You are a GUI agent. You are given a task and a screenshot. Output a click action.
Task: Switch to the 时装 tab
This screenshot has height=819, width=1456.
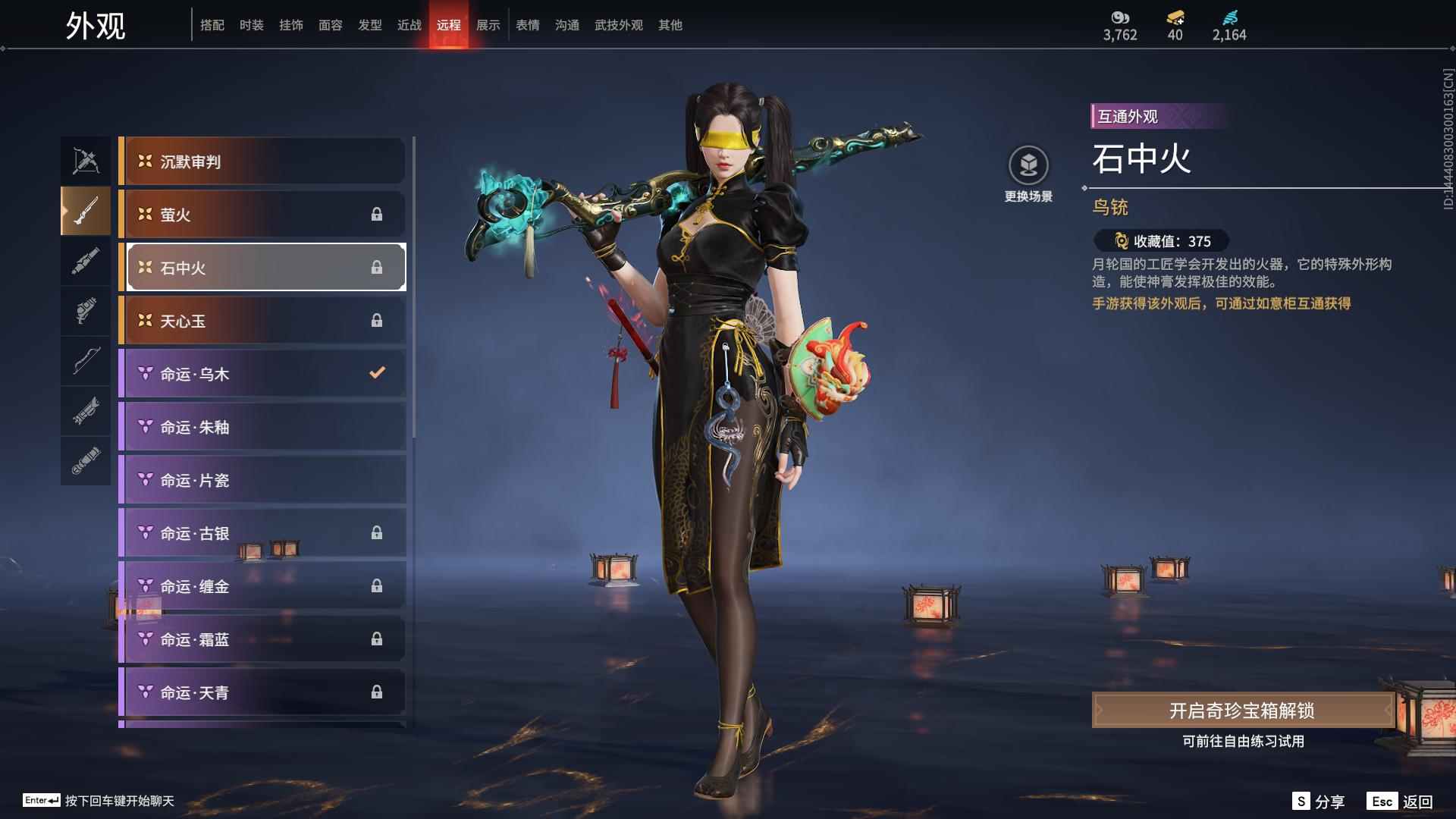[251, 25]
